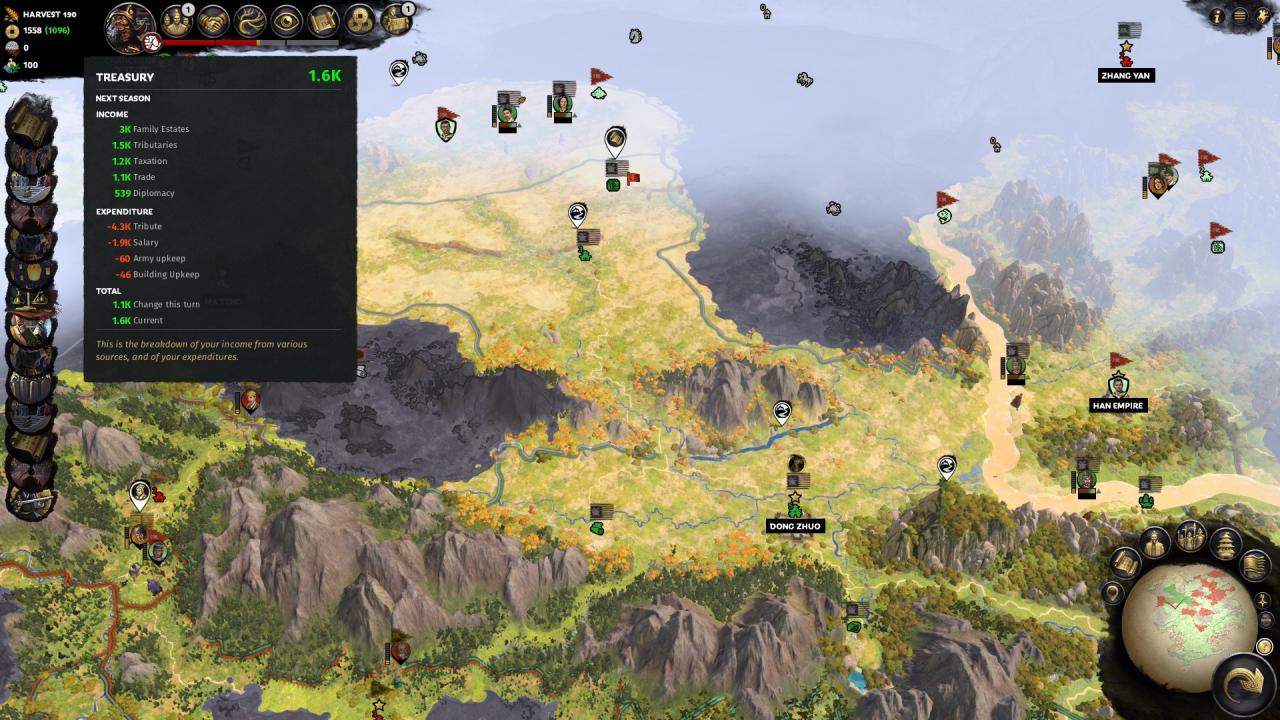Screen dimensions: 1280x720
Task: Open the armies list soldiers icon
Action: click(x=1190, y=536)
